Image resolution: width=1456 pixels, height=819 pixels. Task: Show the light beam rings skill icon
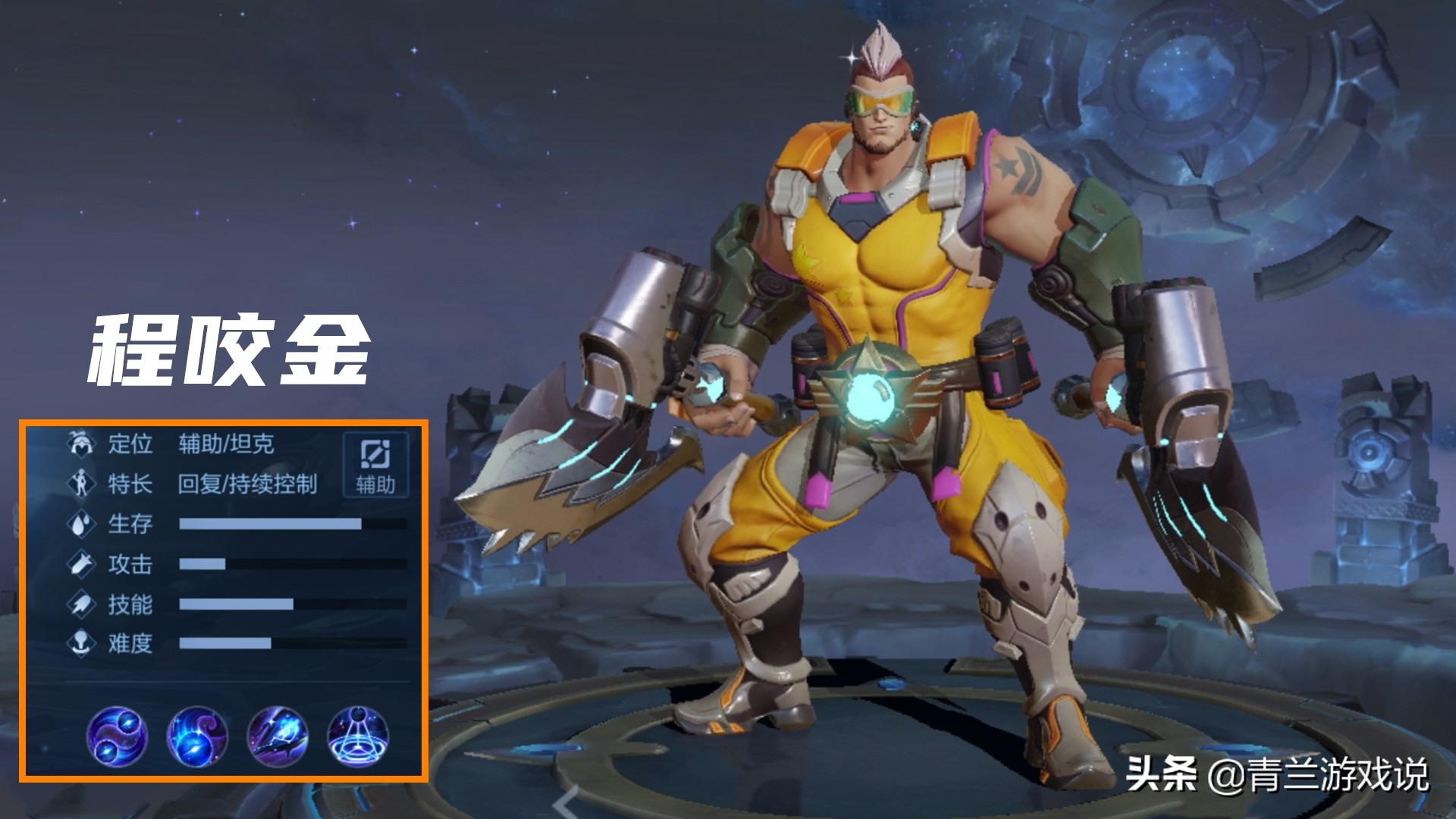358,735
